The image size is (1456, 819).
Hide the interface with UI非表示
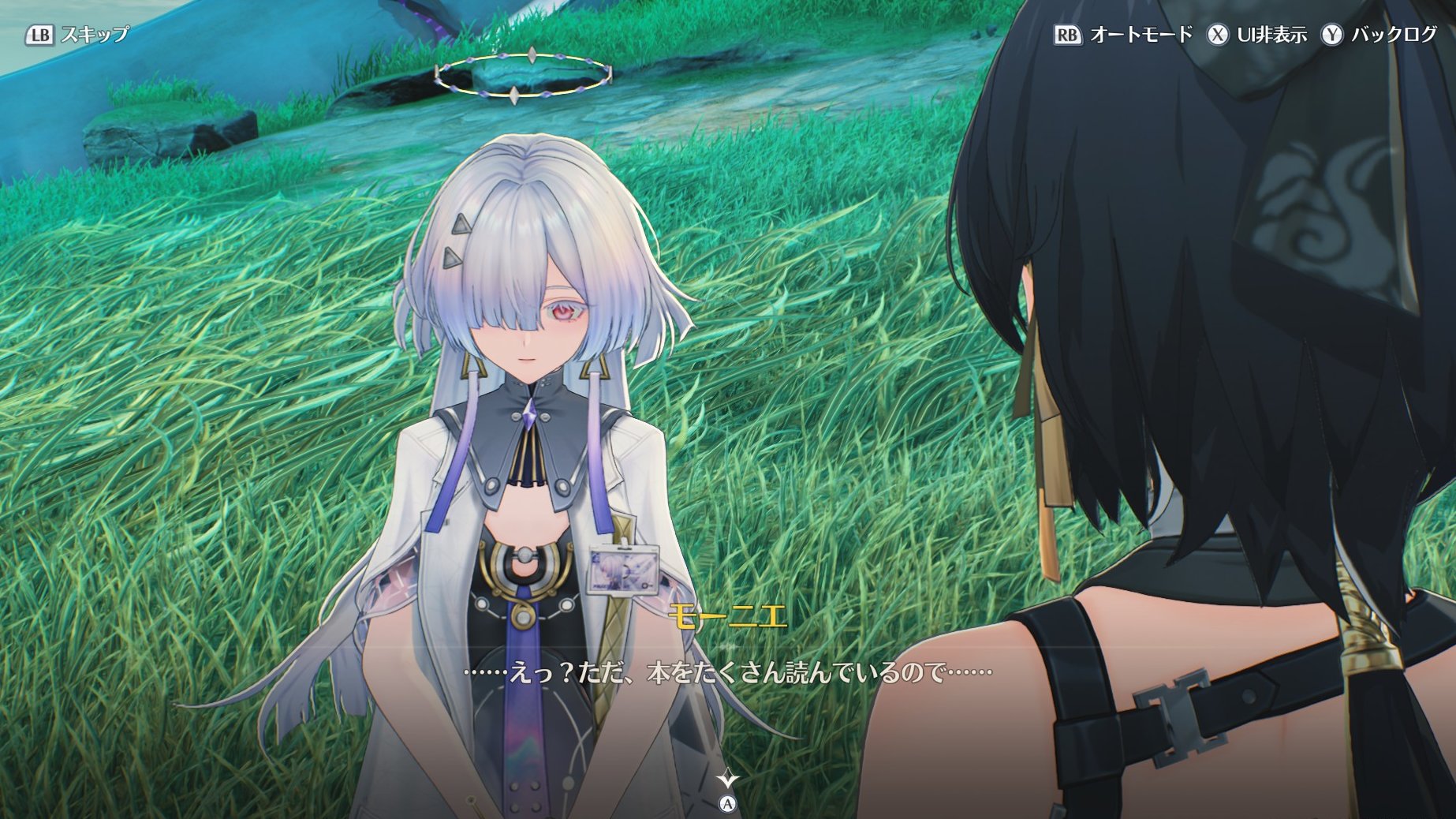[x=1258, y=35]
